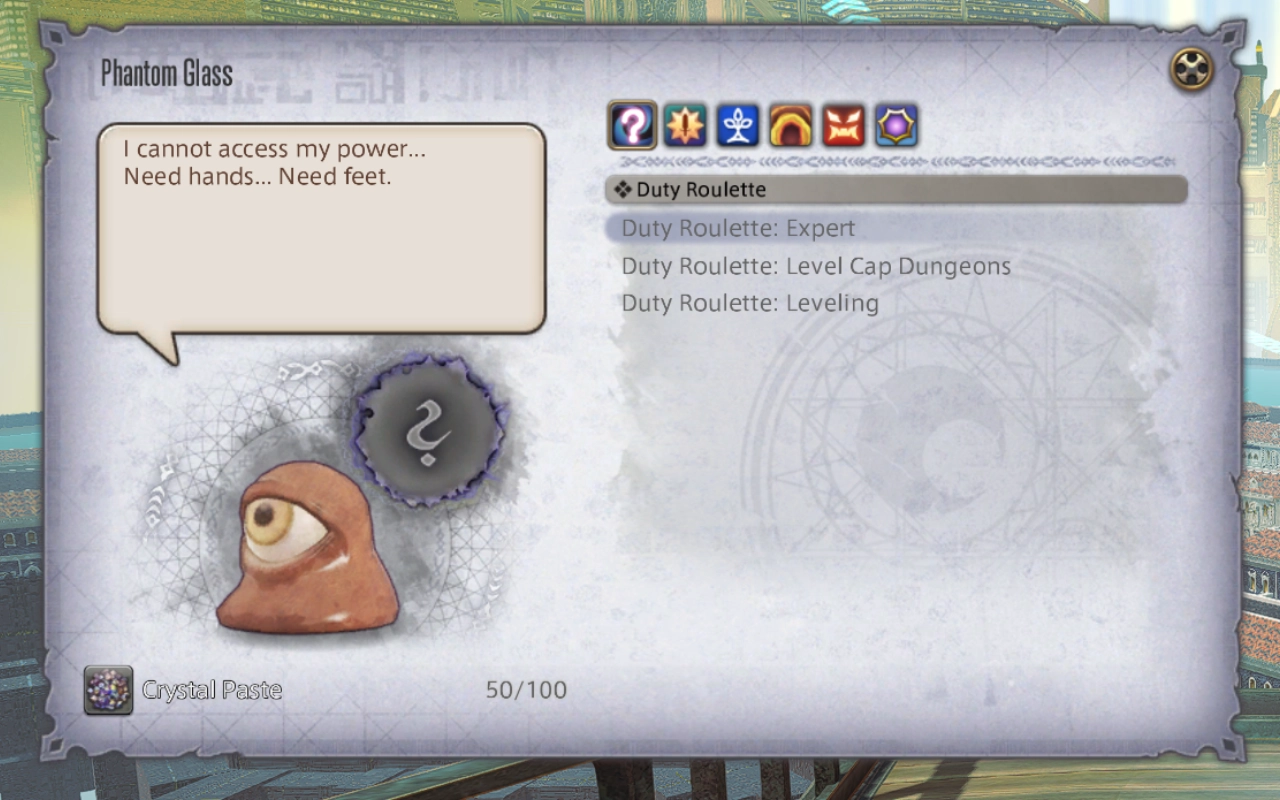Pick Duty Roulette: Leveling
Screen dimensions: 1280x800
coord(750,303)
